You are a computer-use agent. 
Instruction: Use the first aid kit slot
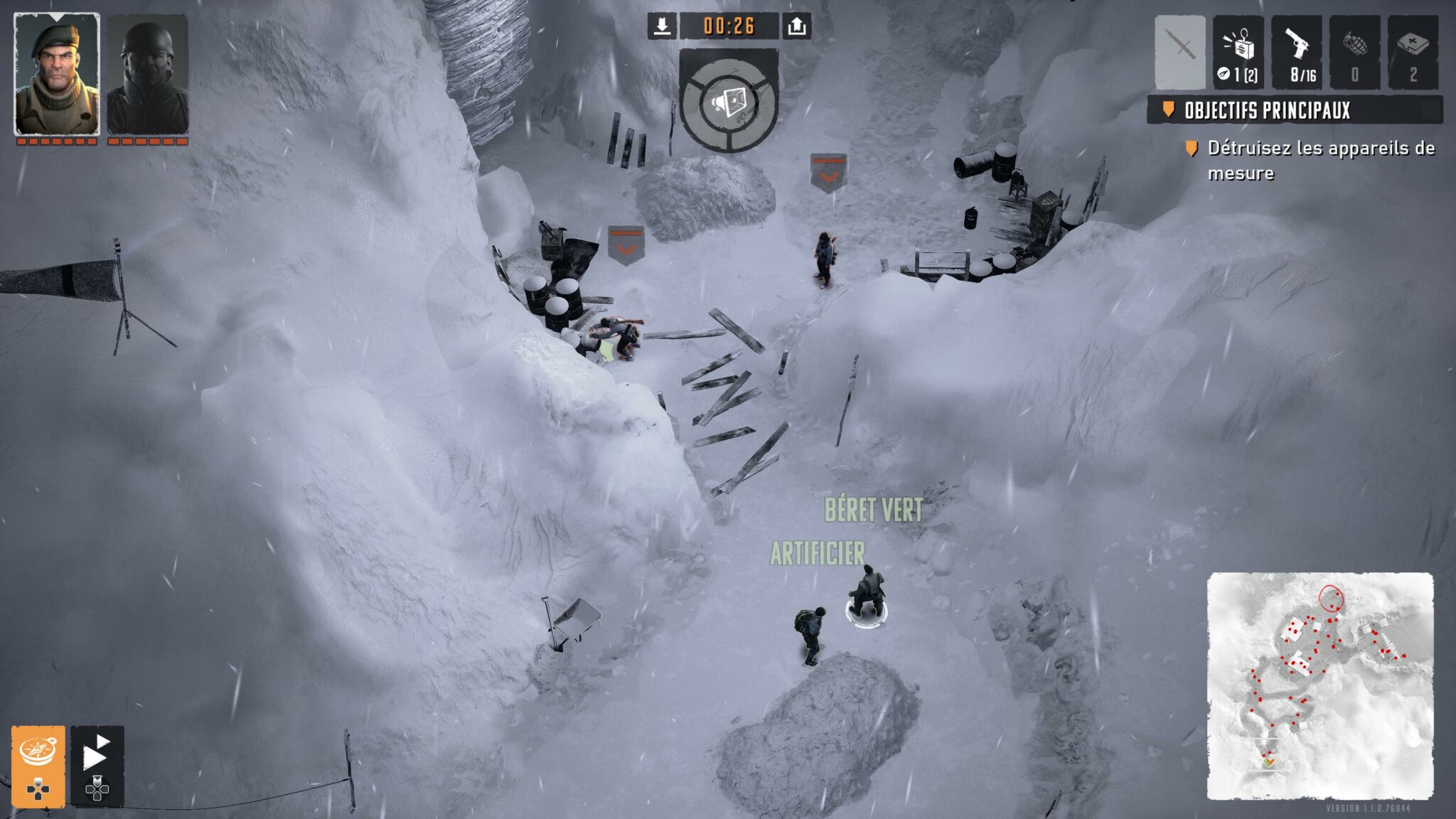(1413, 52)
